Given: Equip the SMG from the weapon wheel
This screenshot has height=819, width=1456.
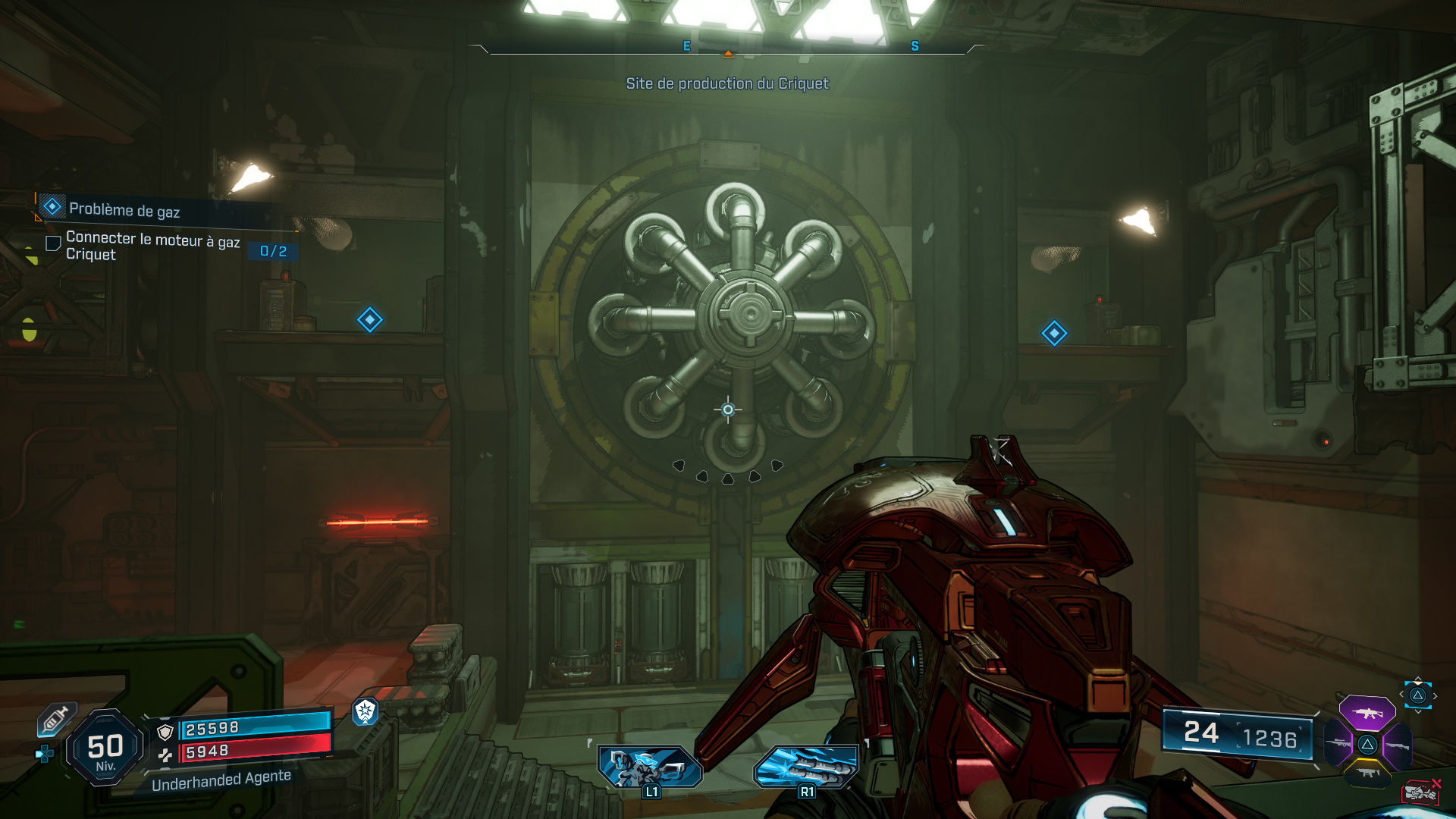Looking at the screenshot, I should point(1368,773).
